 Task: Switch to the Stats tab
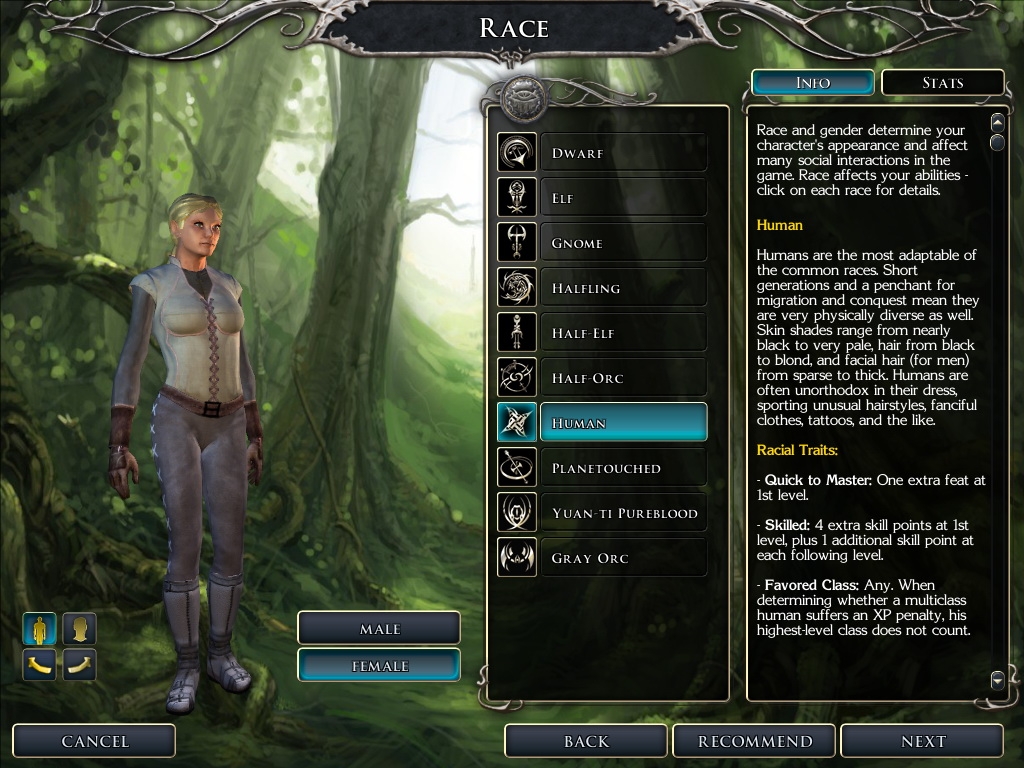[942, 83]
